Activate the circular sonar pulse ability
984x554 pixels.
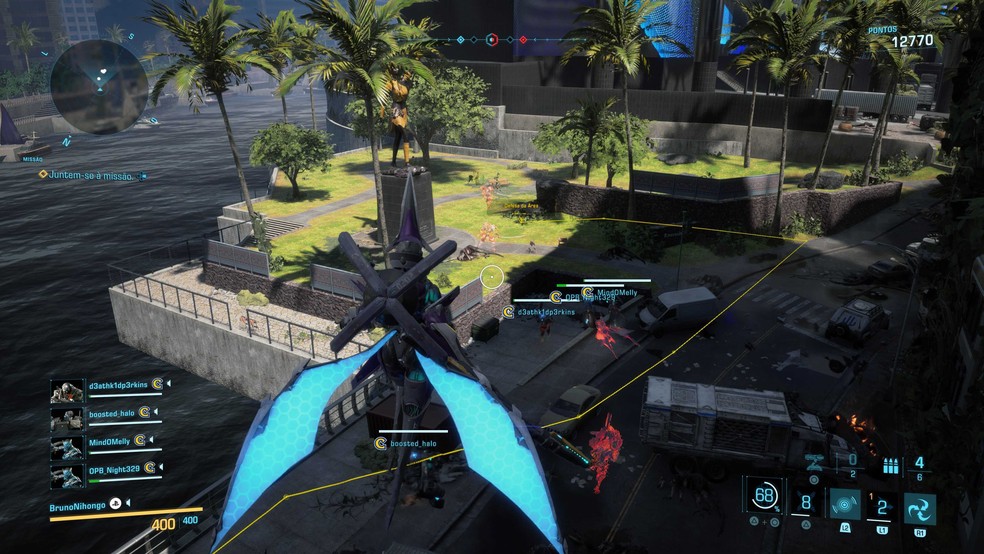pyautogui.click(x=844, y=506)
